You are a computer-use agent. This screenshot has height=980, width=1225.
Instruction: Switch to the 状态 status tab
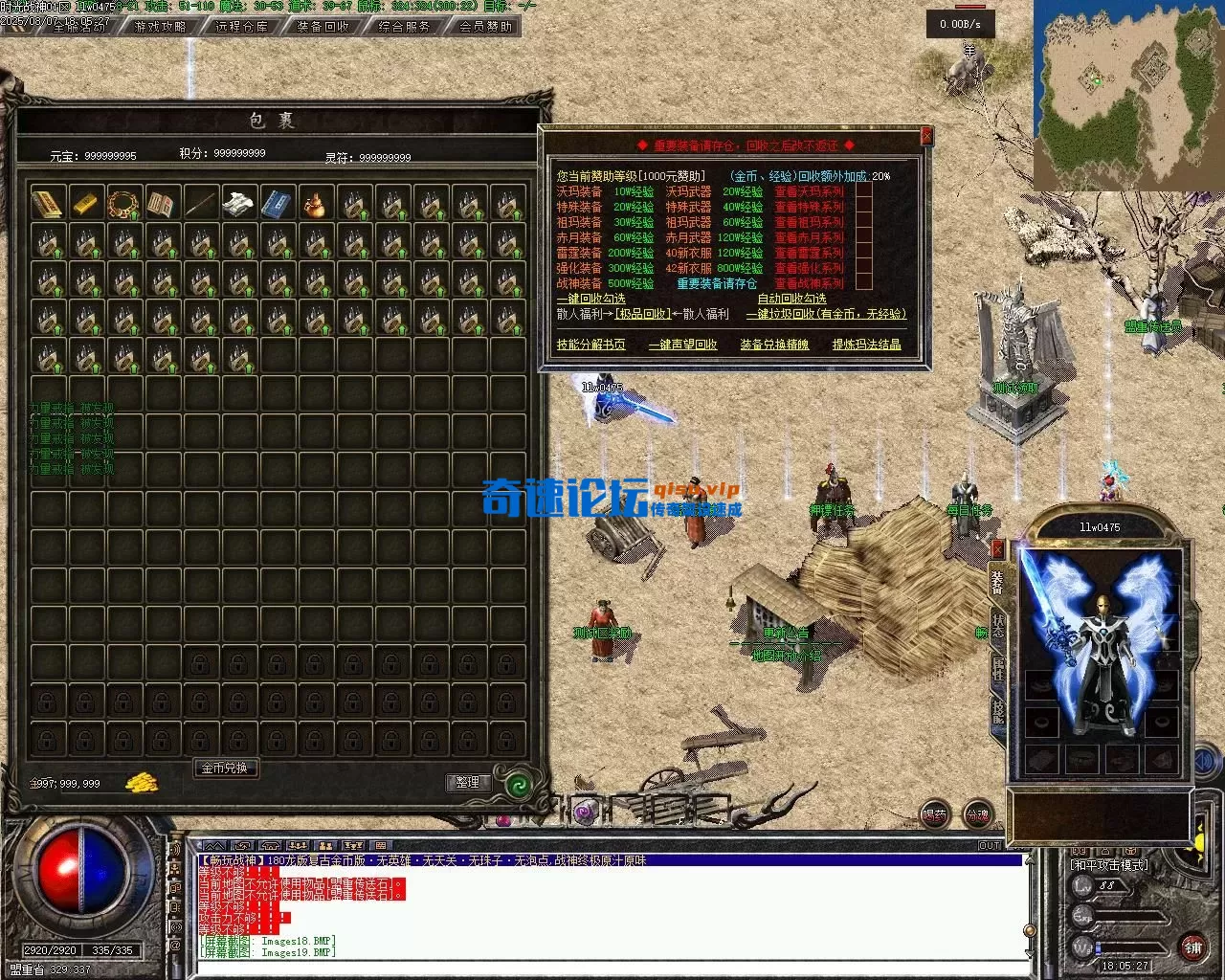pos(998,626)
